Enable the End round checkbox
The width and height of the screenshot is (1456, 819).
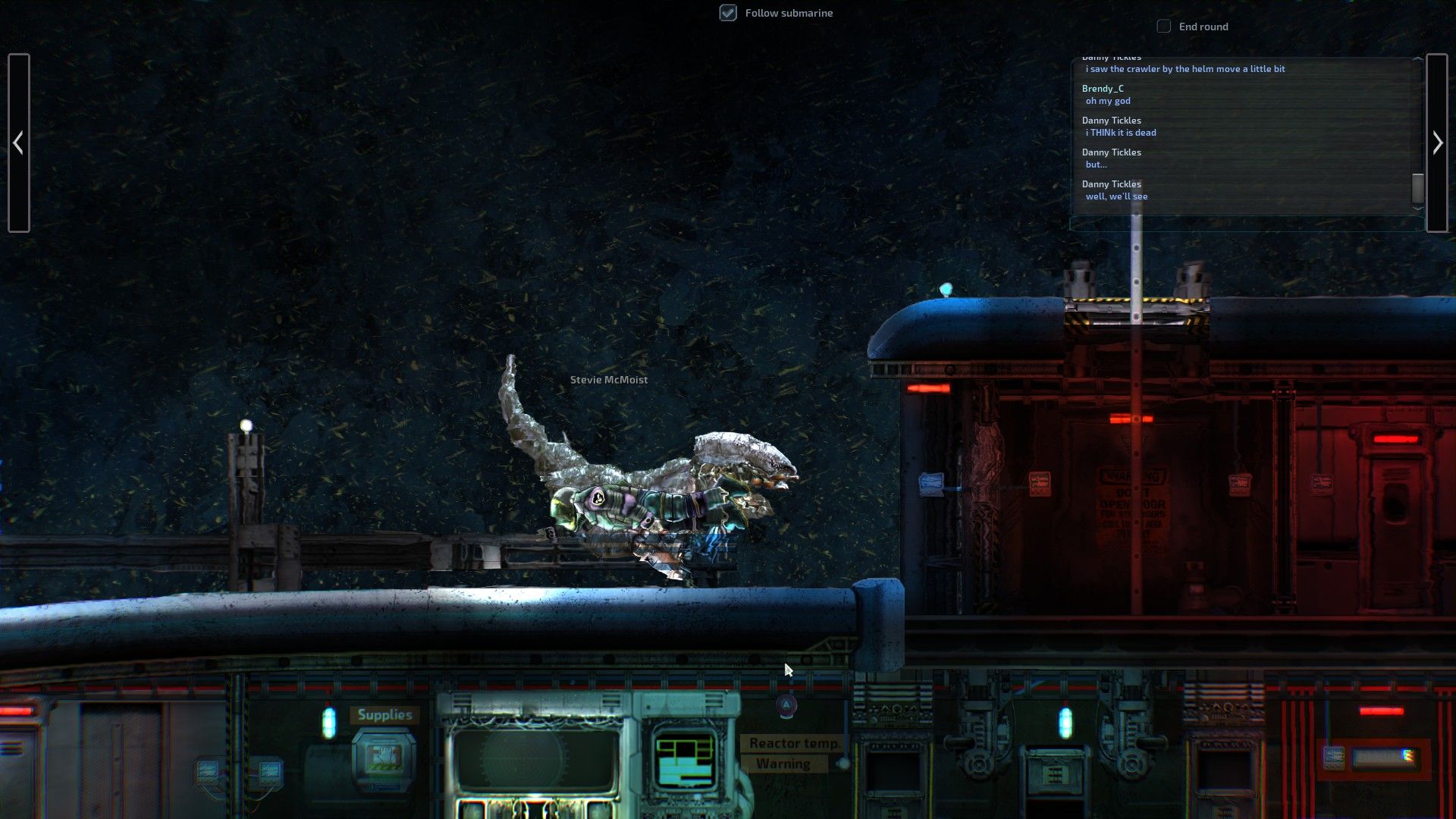[1164, 26]
